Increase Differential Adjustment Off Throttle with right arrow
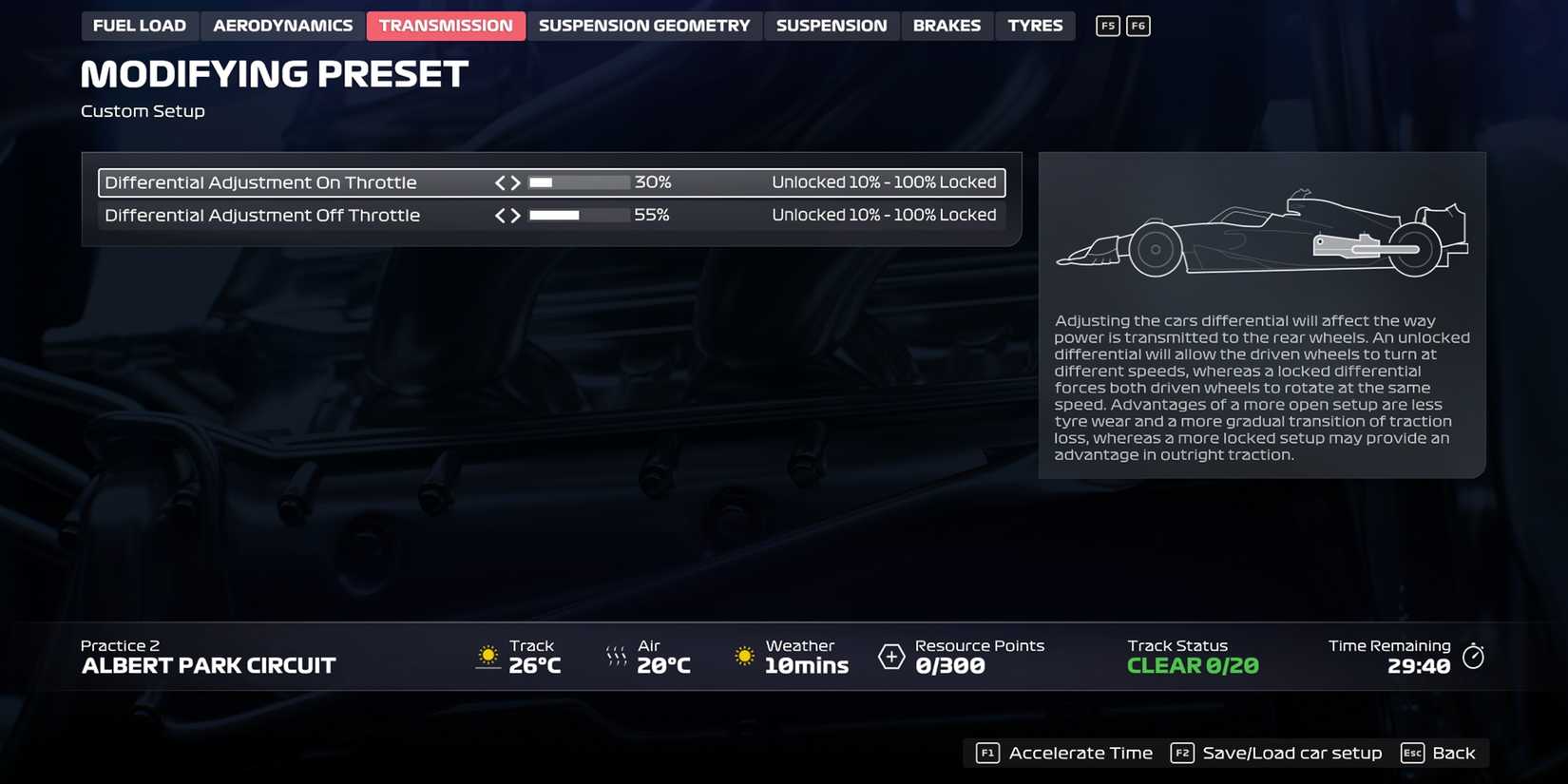This screenshot has height=784, width=1568. click(517, 215)
